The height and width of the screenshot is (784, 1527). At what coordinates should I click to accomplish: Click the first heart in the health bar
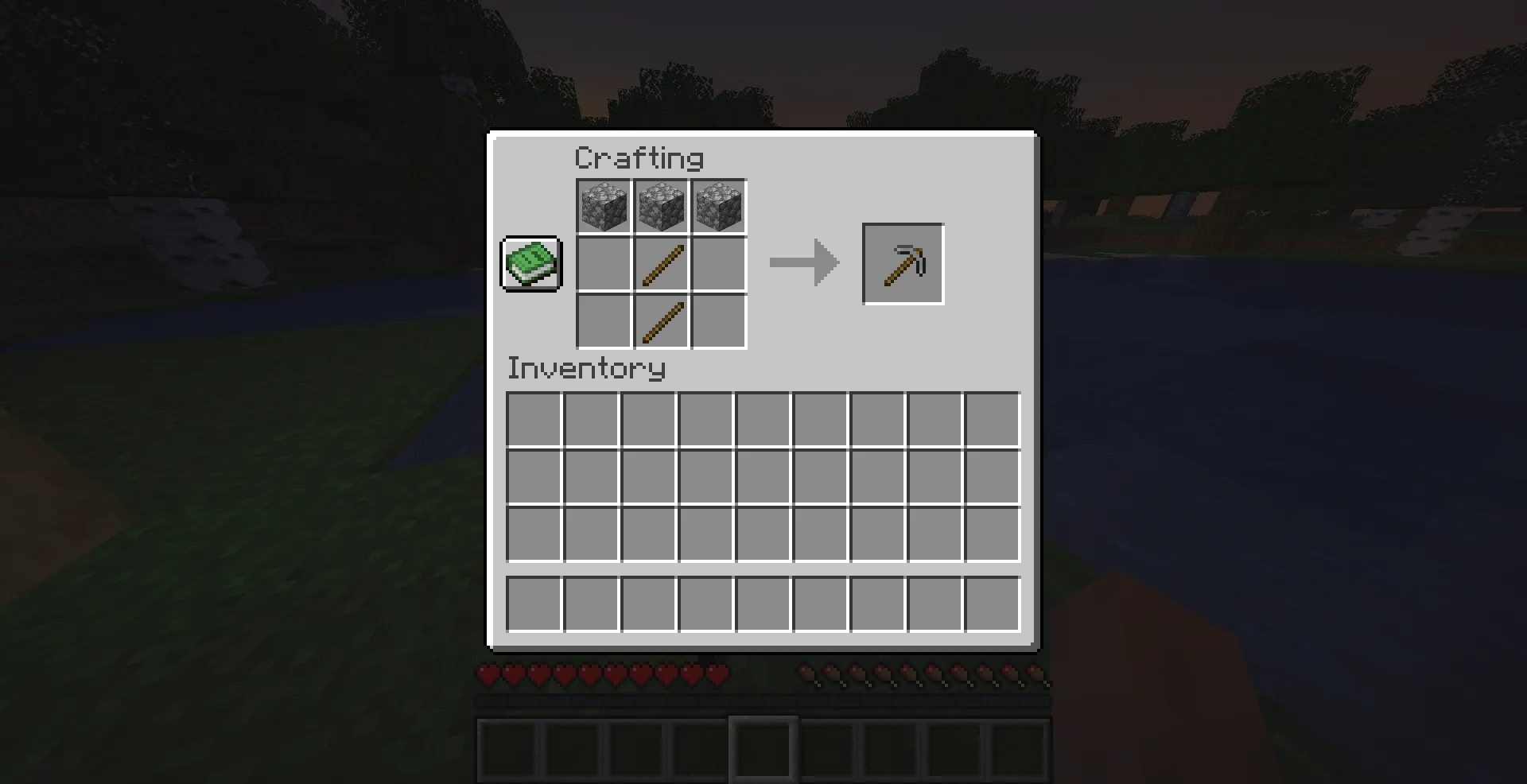pos(485,673)
